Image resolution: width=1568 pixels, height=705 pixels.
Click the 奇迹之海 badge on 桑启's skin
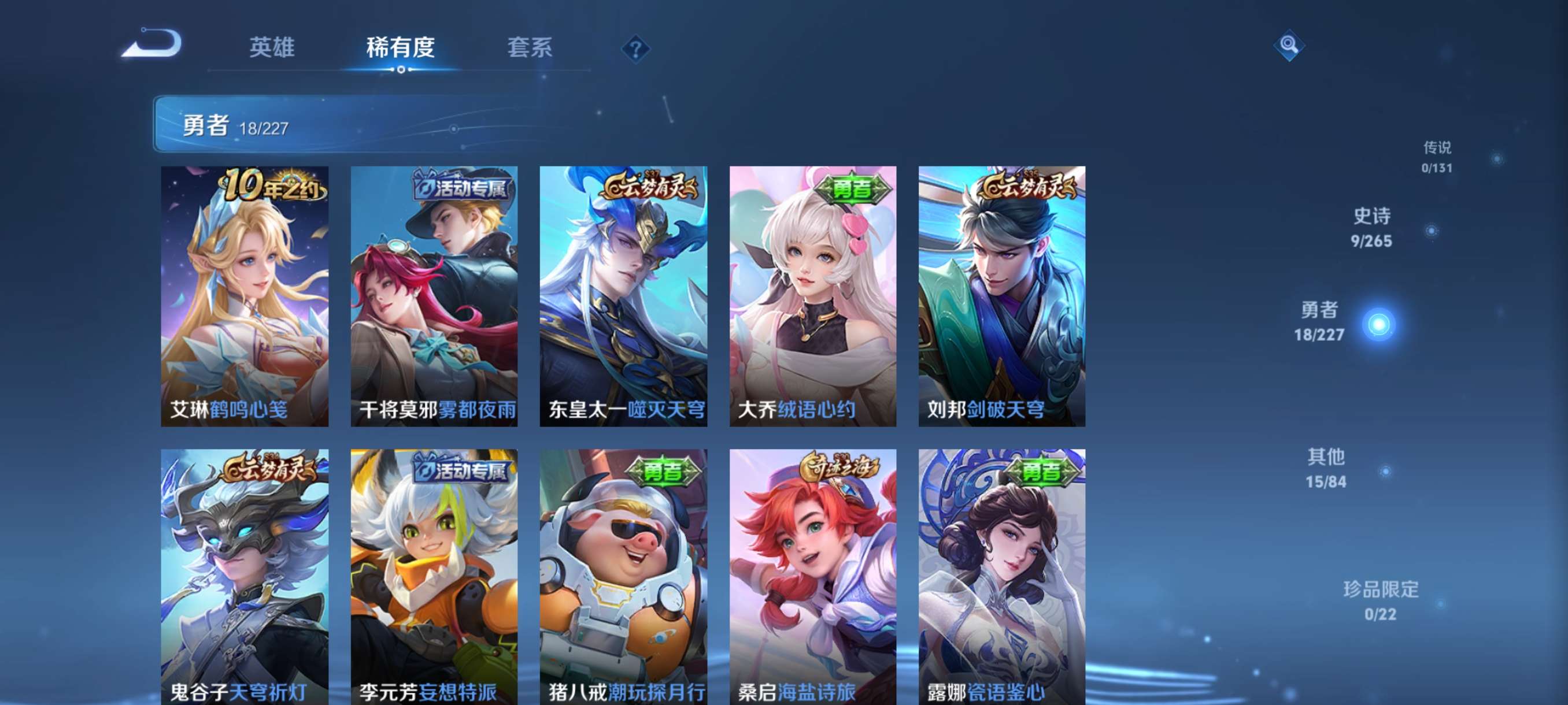pyautogui.click(x=840, y=467)
